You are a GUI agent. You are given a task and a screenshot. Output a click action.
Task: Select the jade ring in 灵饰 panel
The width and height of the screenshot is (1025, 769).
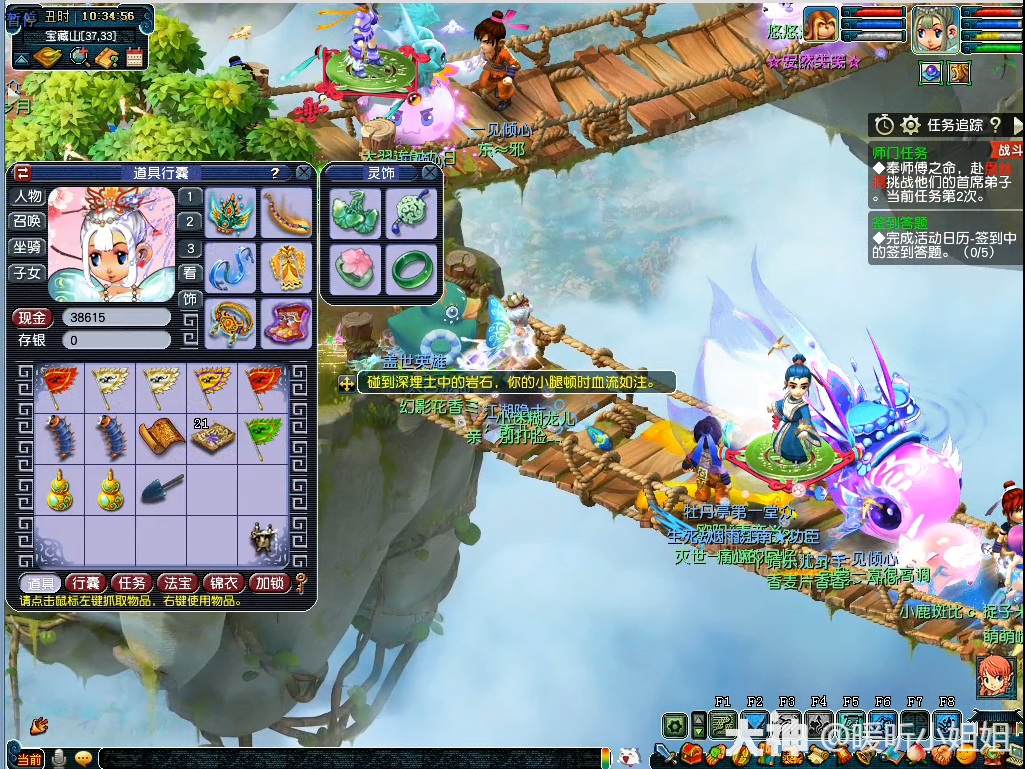pyautogui.click(x=411, y=268)
